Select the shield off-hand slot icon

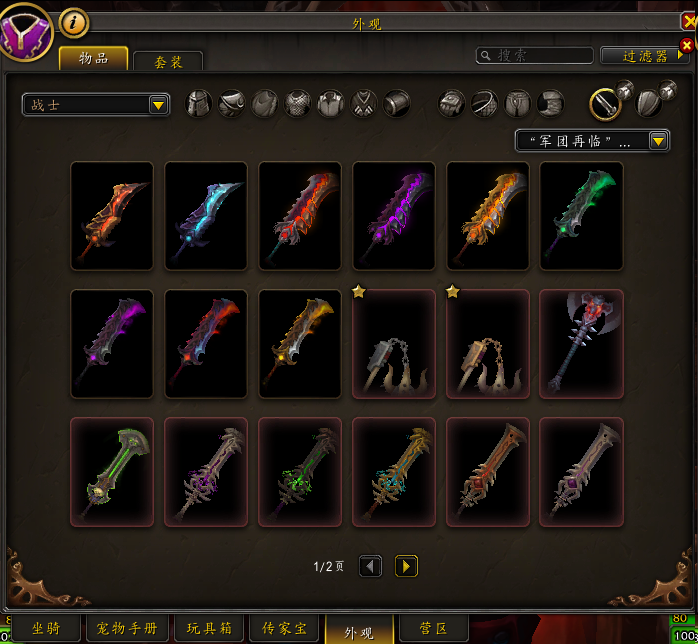pyautogui.click(x=648, y=103)
